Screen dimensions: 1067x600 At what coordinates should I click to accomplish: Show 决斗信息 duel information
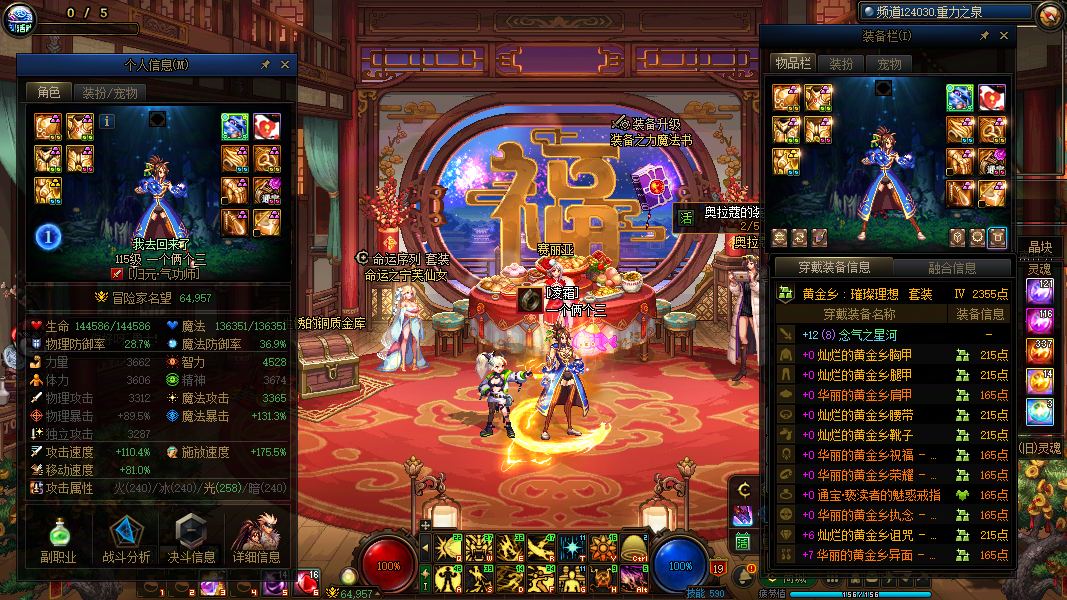[x=190, y=540]
